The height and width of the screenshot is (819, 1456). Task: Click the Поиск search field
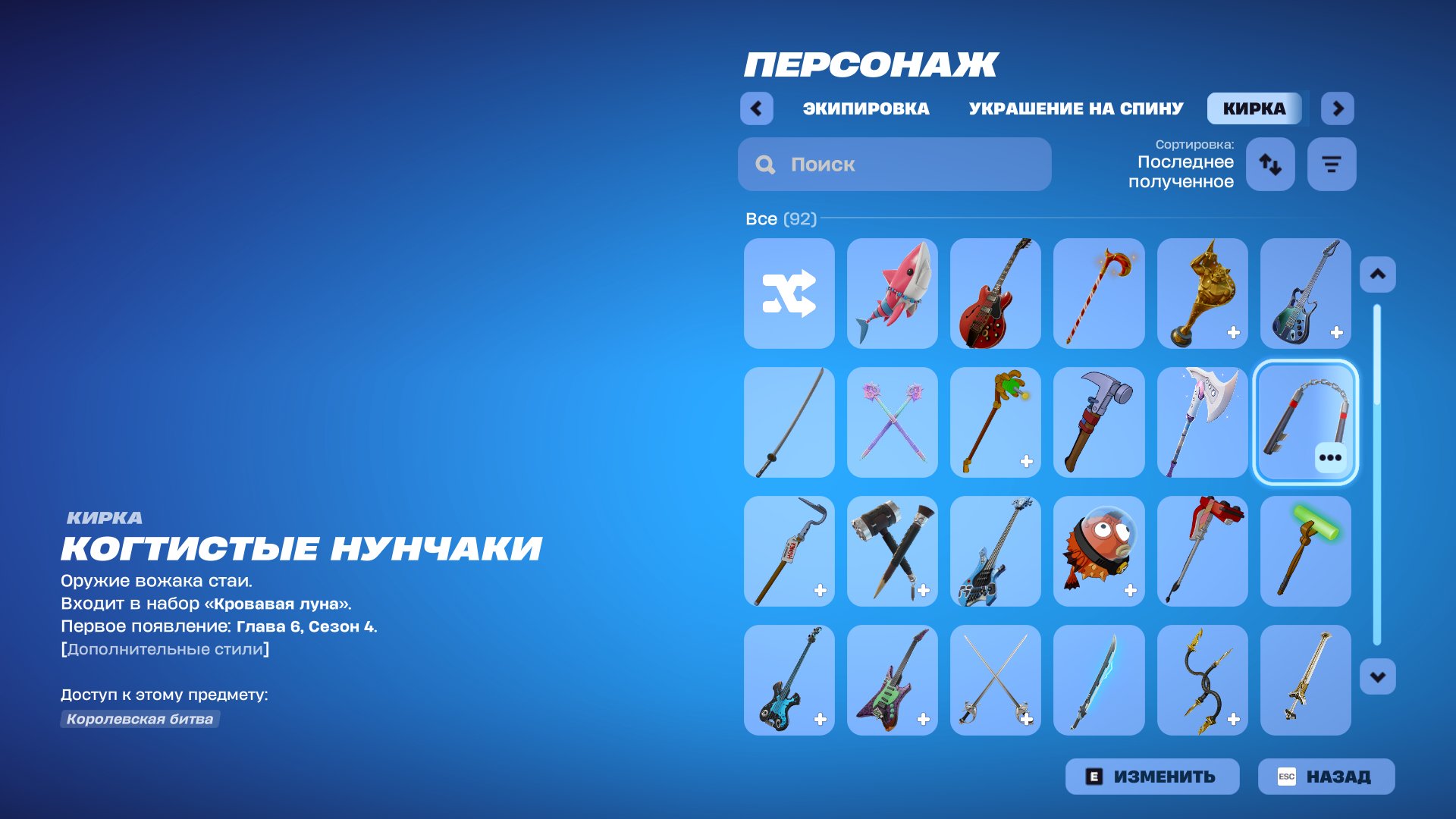(x=895, y=164)
